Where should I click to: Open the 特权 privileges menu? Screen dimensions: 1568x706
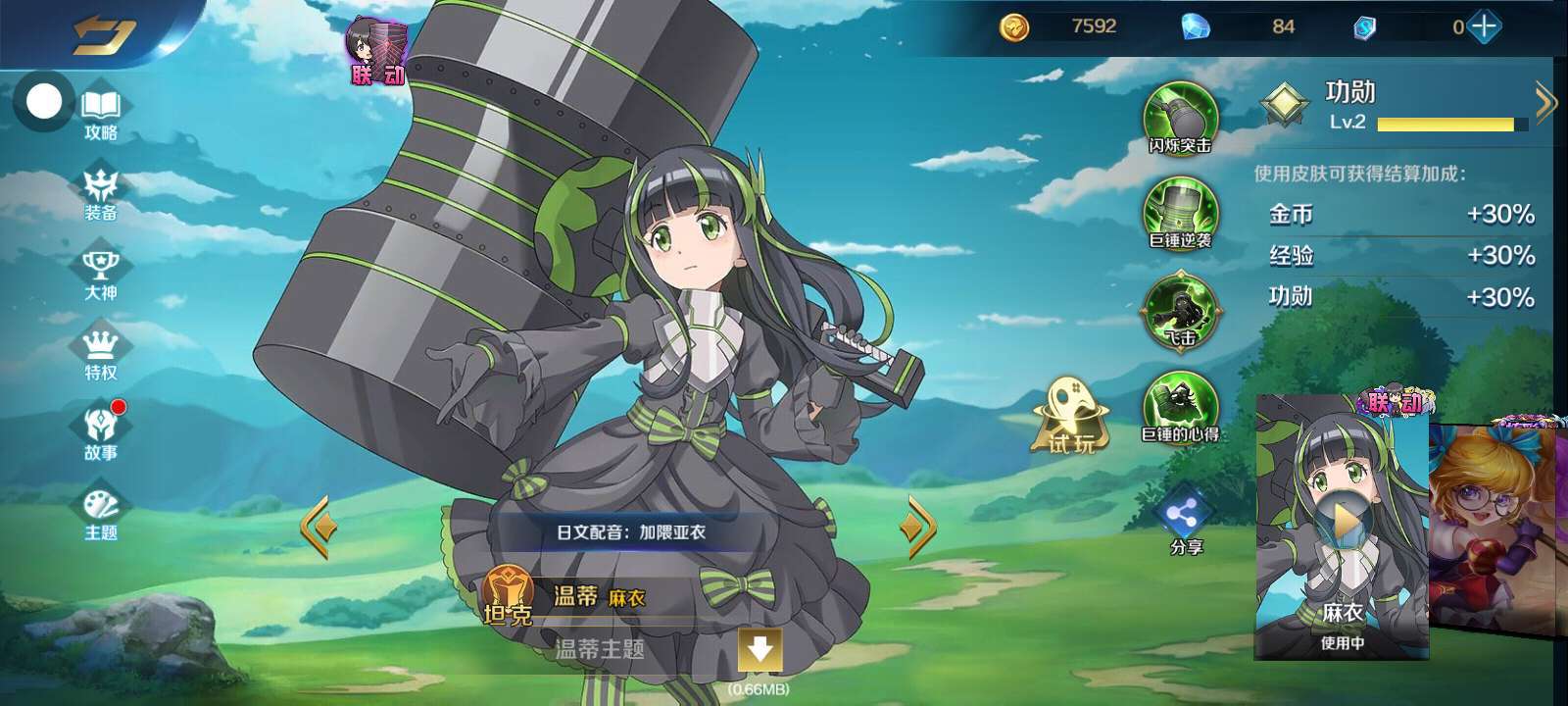(101, 355)
